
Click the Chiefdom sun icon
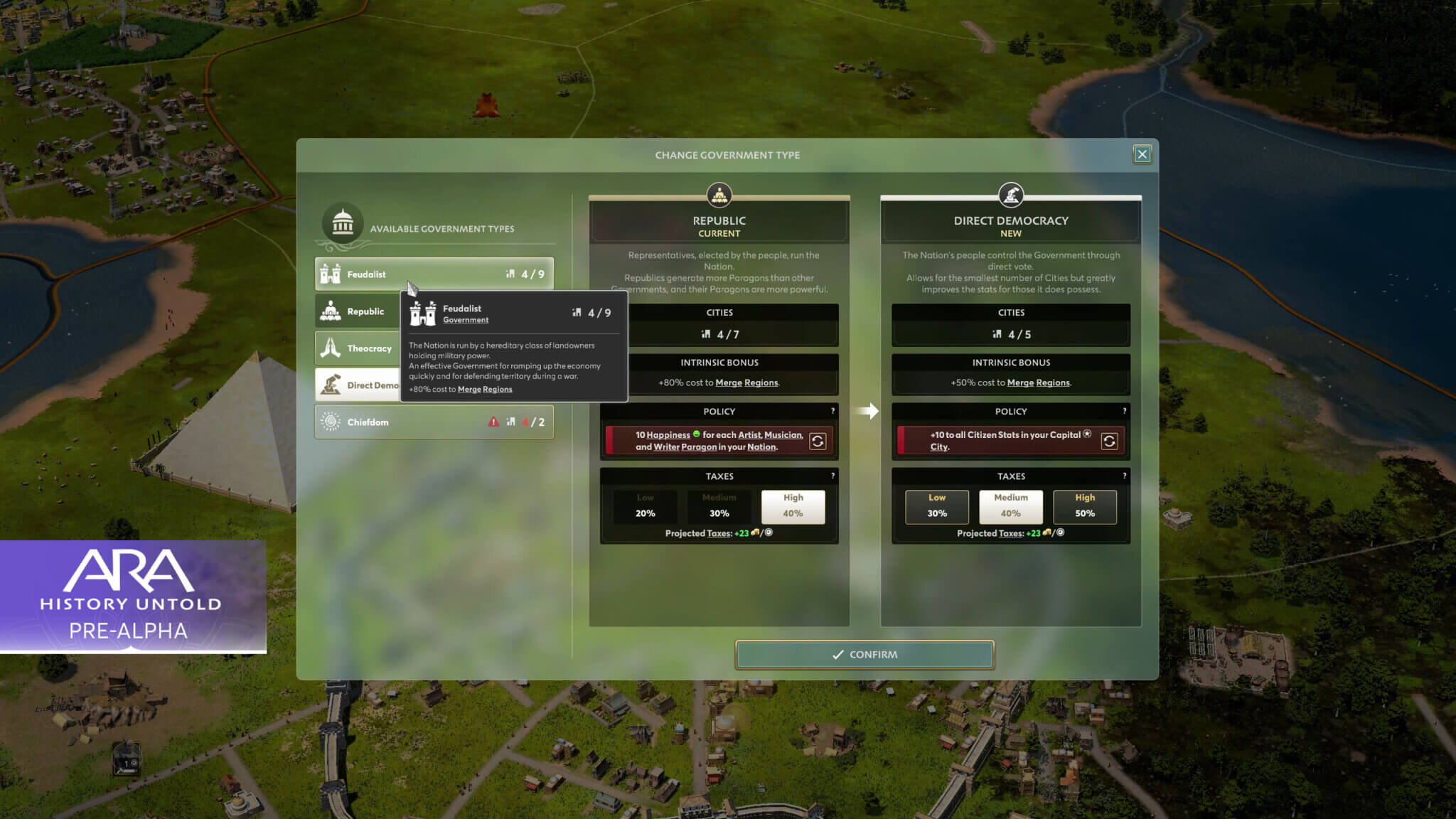point(329,422)
